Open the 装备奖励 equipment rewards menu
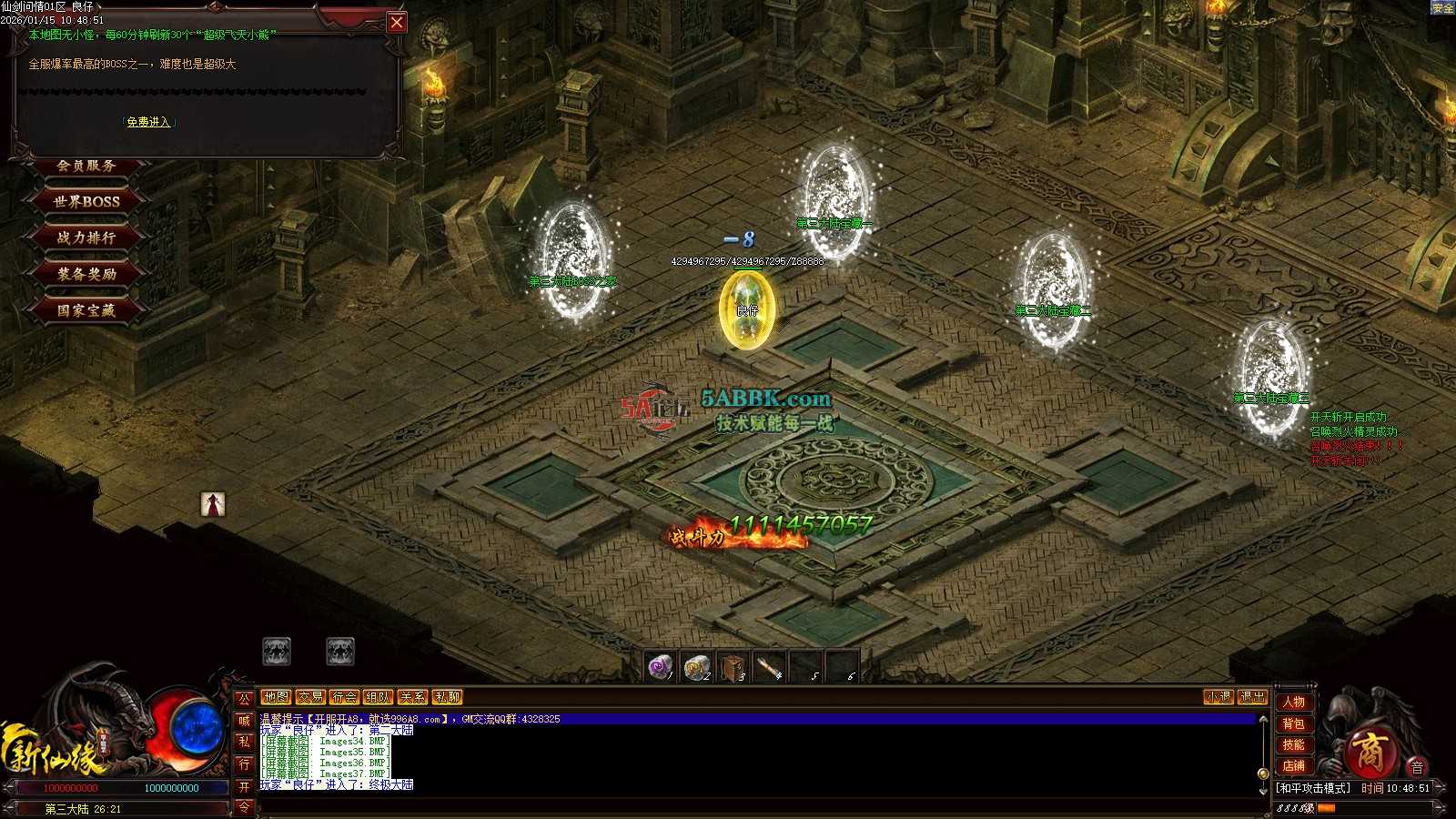Viewport: 1456px width, 819px height. pyautogui.click(x=86, y=274)
